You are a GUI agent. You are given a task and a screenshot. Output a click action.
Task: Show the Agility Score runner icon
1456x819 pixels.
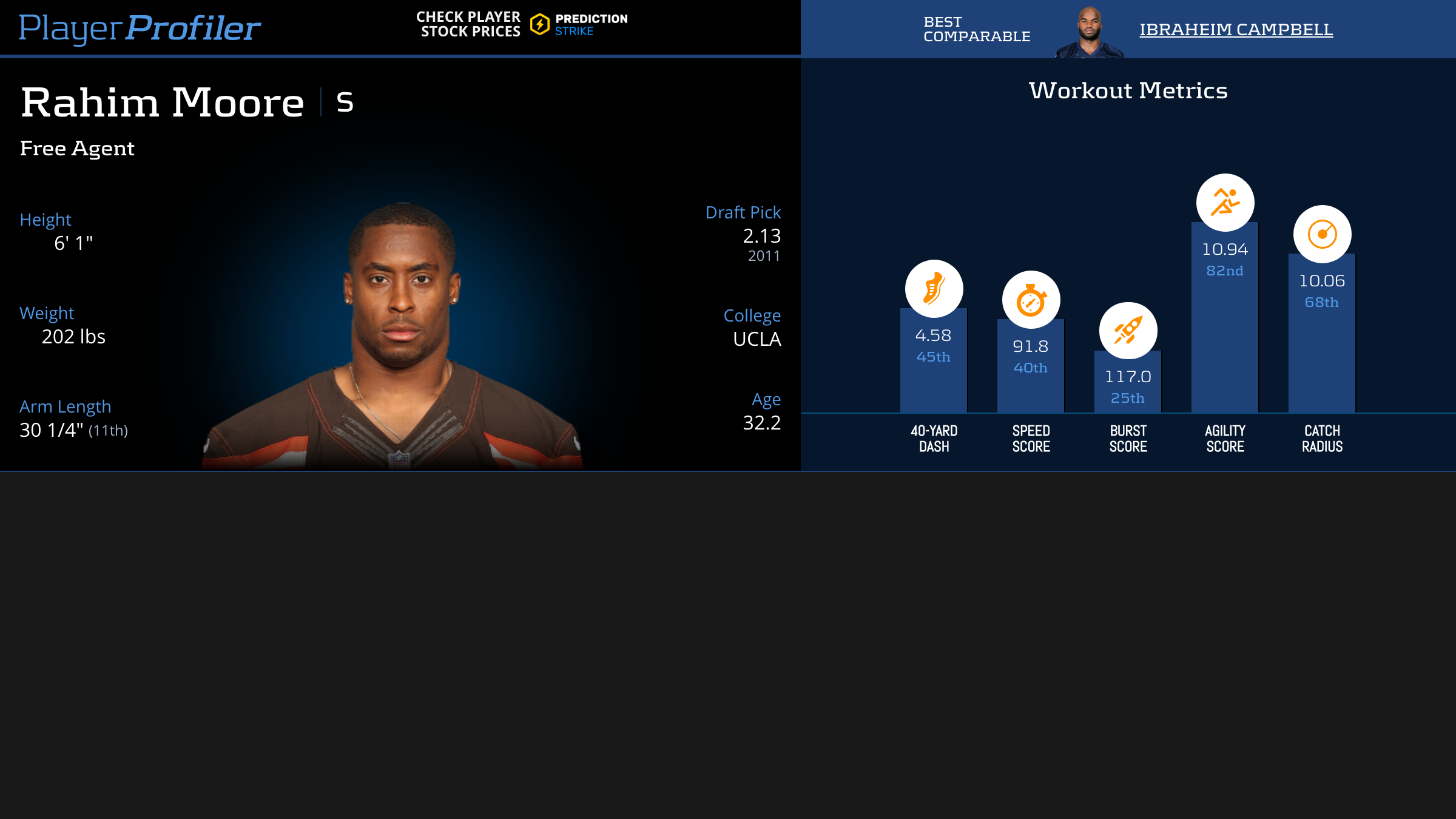(1225, 203)
